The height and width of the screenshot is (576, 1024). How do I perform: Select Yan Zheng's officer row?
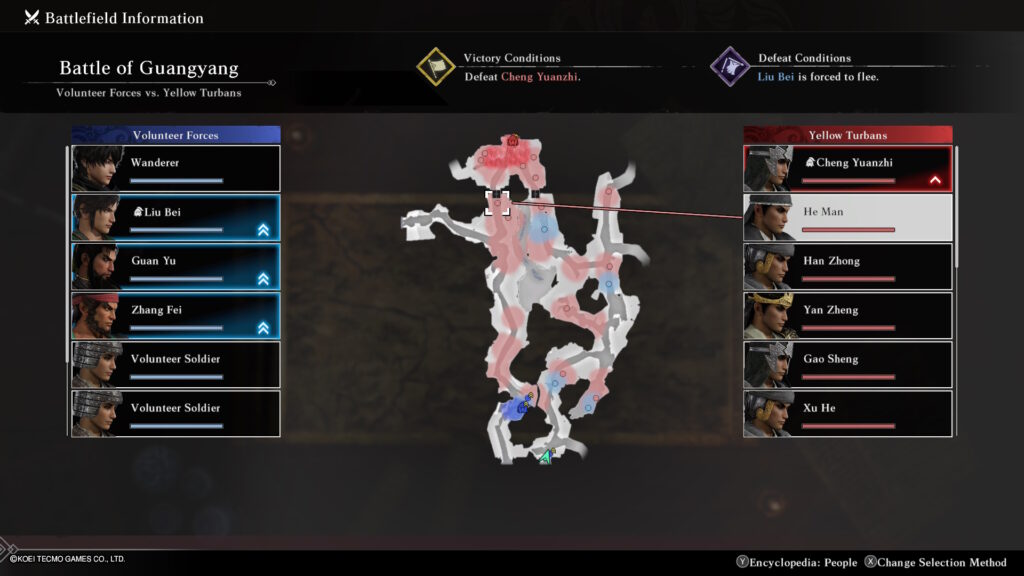pos(848,316)
